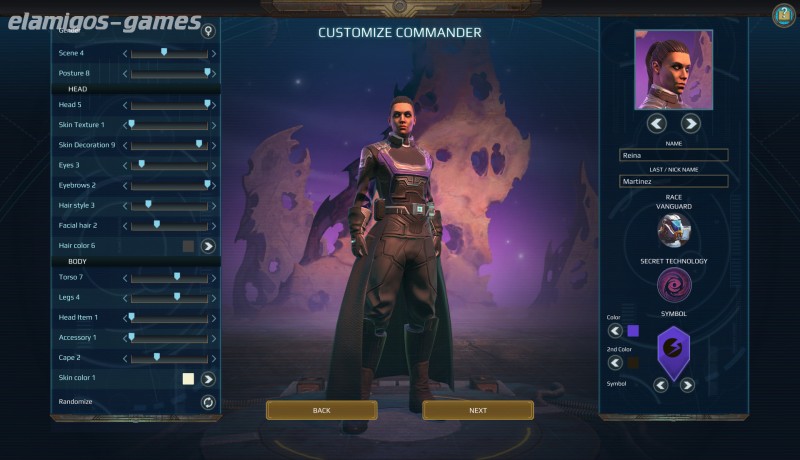Open the hair color picker arrow
This screenshot has width=800, height=460.
(208, 246)
